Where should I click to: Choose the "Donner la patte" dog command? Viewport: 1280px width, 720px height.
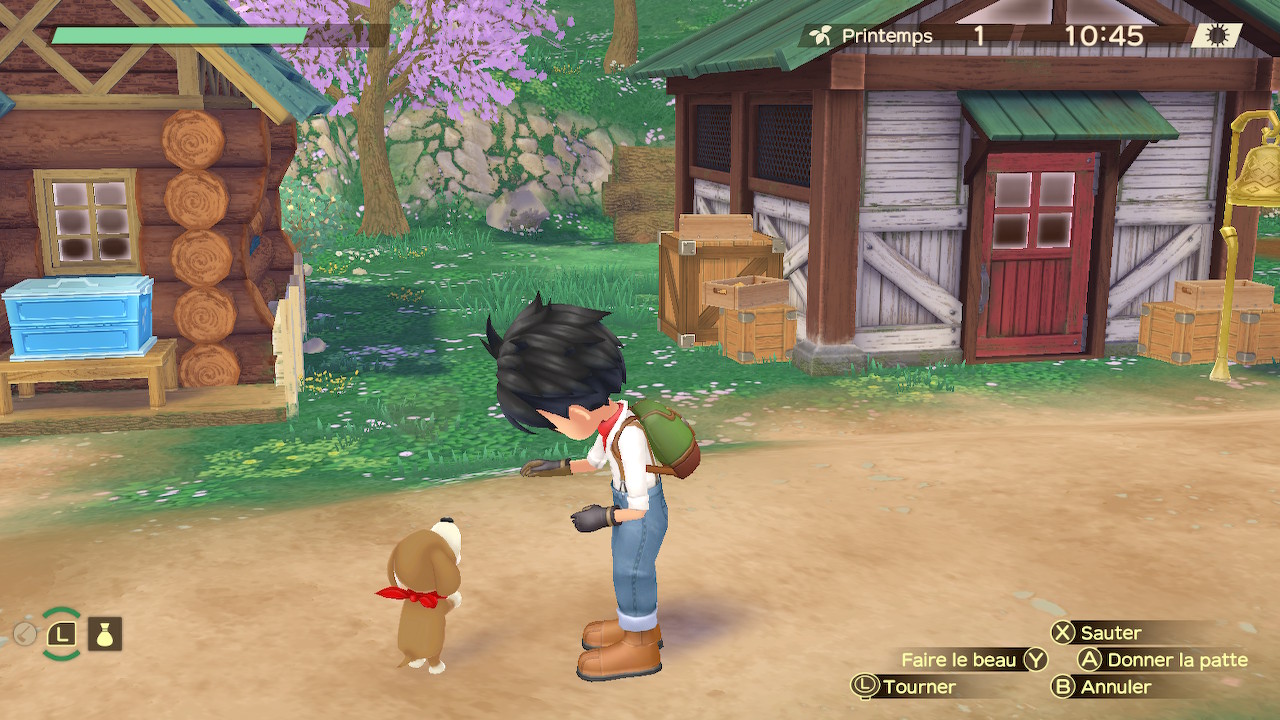pyautogui.click(x=1163, y=660)
